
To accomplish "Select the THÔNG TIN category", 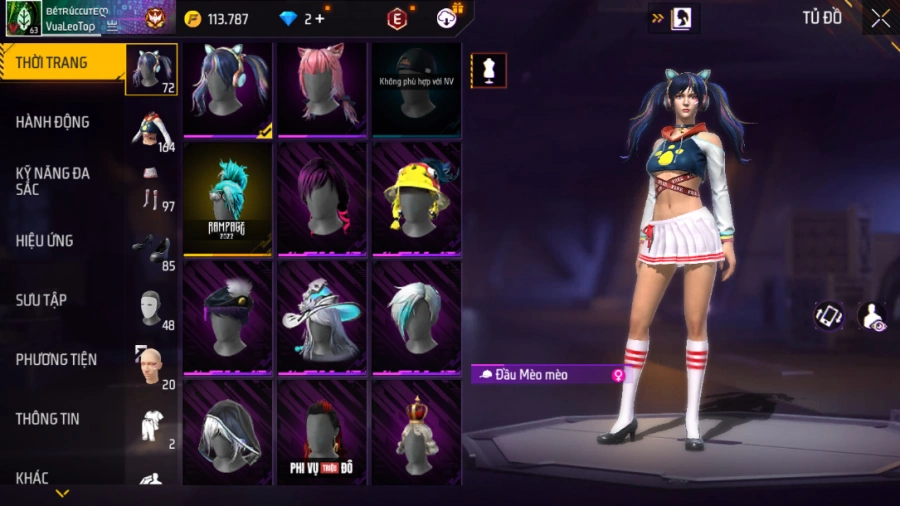I will pos(47,419).
